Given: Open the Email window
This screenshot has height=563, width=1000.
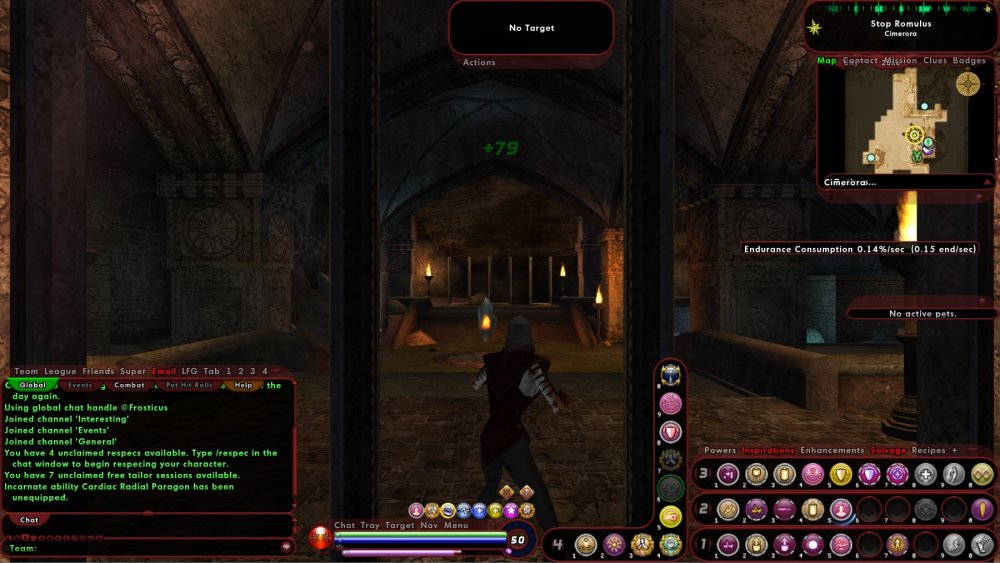Looking at the screenshot, I should (x=163, y=372).
